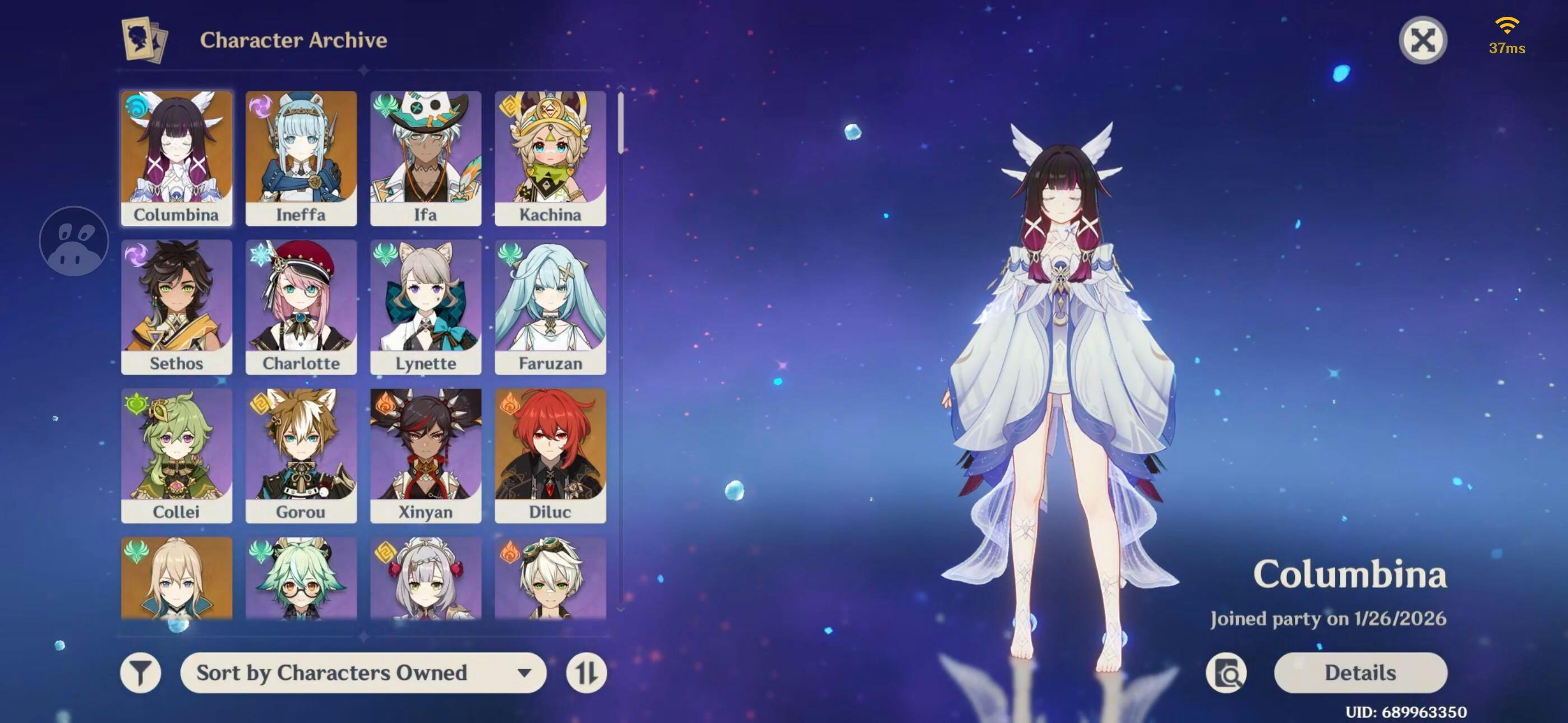Open Columbina's Details page

pos(1361,673)
